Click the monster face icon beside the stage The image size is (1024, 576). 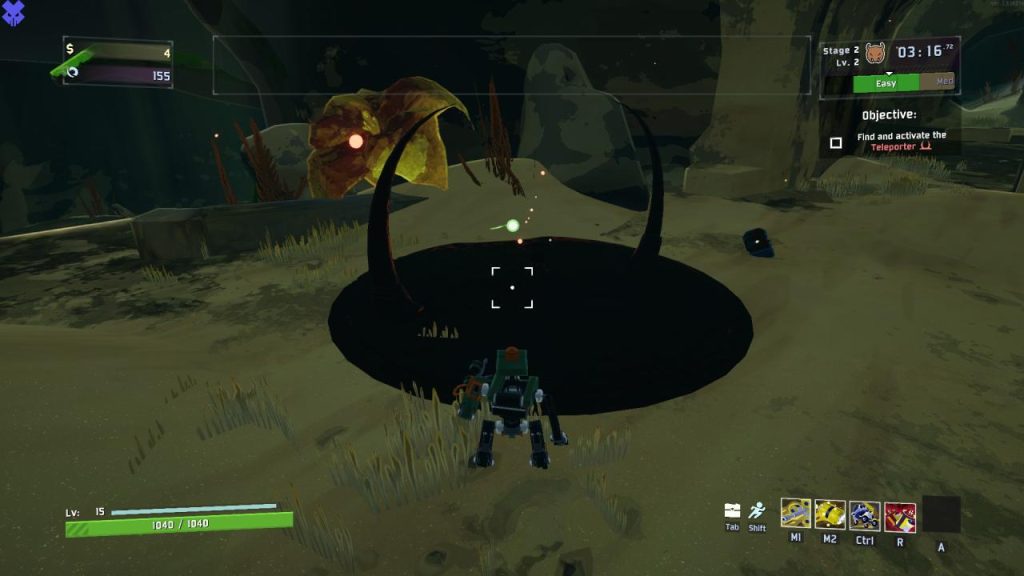[876, 53]
